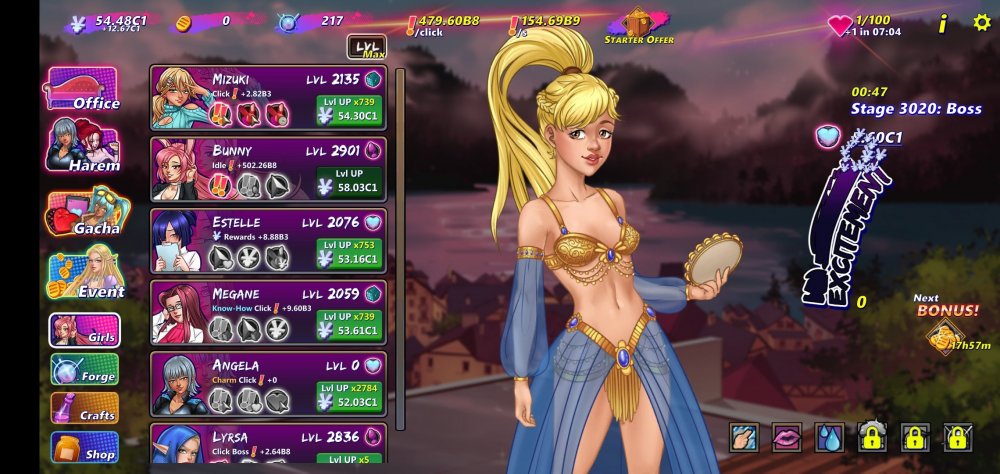Viewport: 1000px width, 474px height.
Task: Buy Estelle's level up x753
Action: point(350,252)
